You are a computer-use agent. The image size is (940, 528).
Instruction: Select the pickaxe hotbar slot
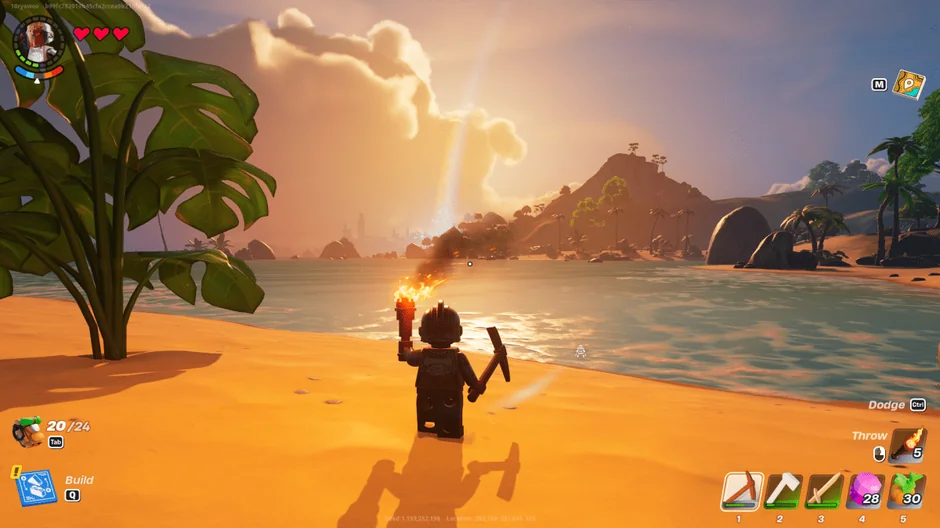coord(742,491)
